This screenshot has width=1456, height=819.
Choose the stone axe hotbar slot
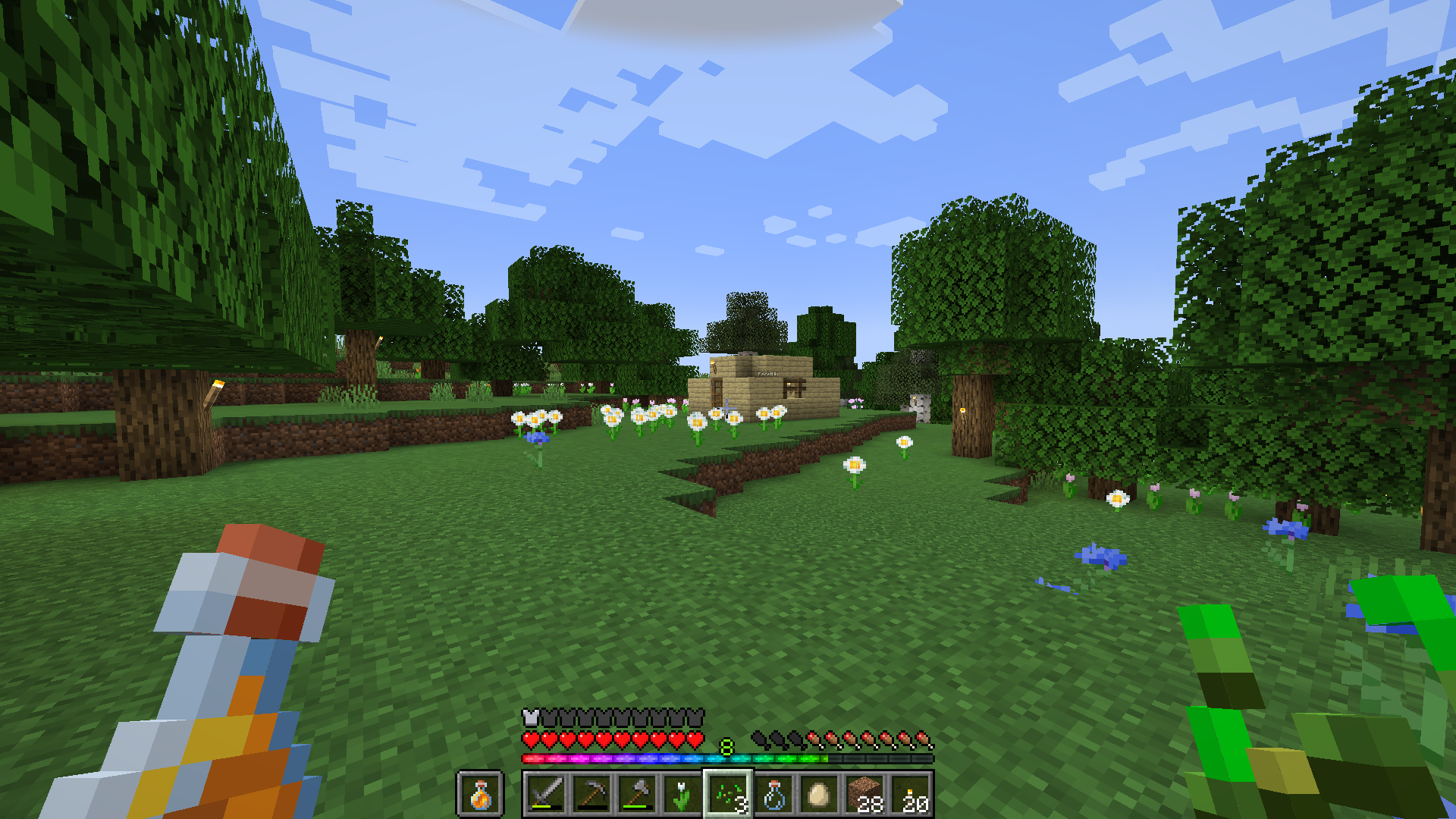coord(637,794)
